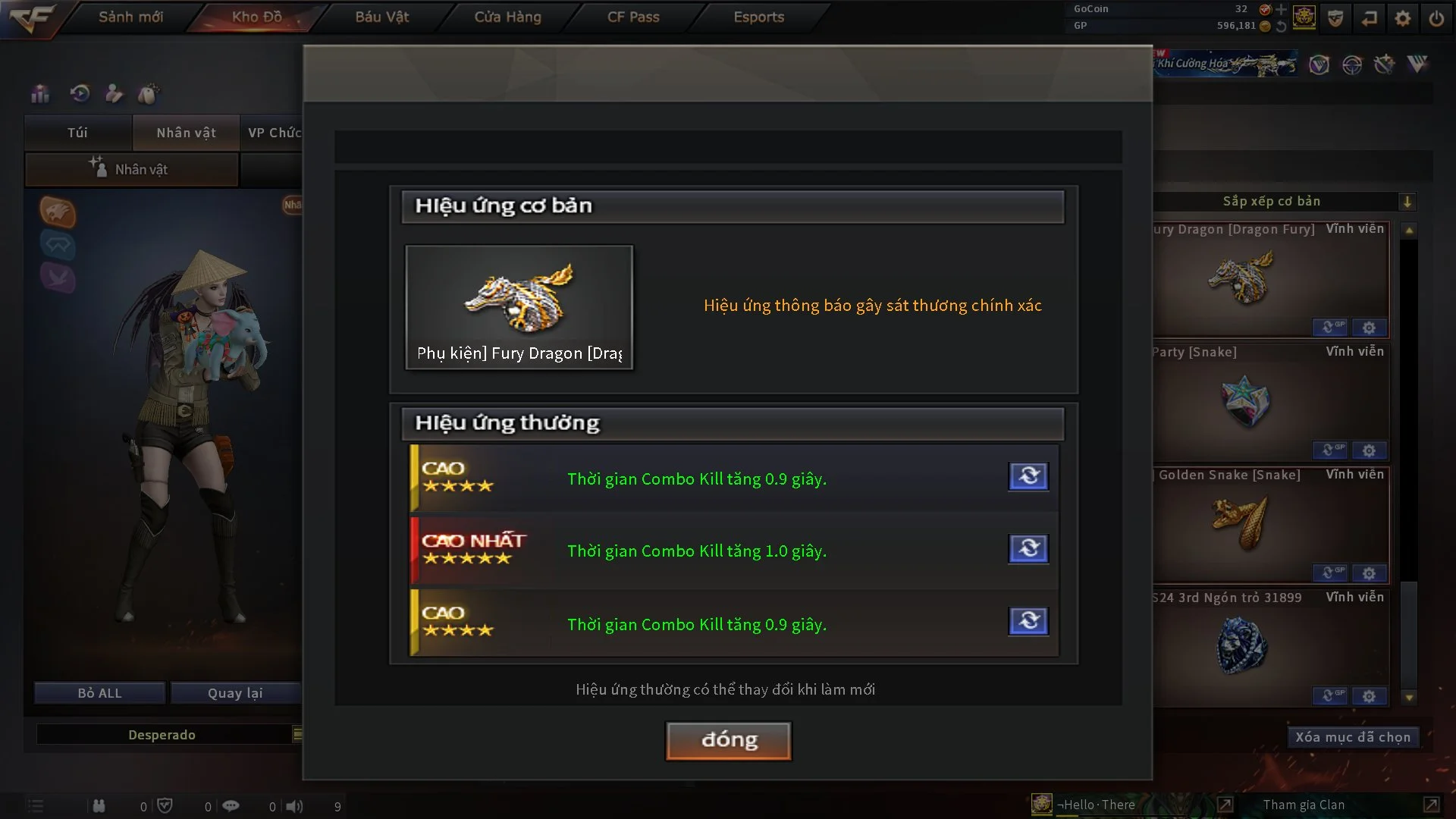This screenshot has width=1456, height=819.
Task: Open the Kho Đồ inventory menu
Action: click(256, 17)
